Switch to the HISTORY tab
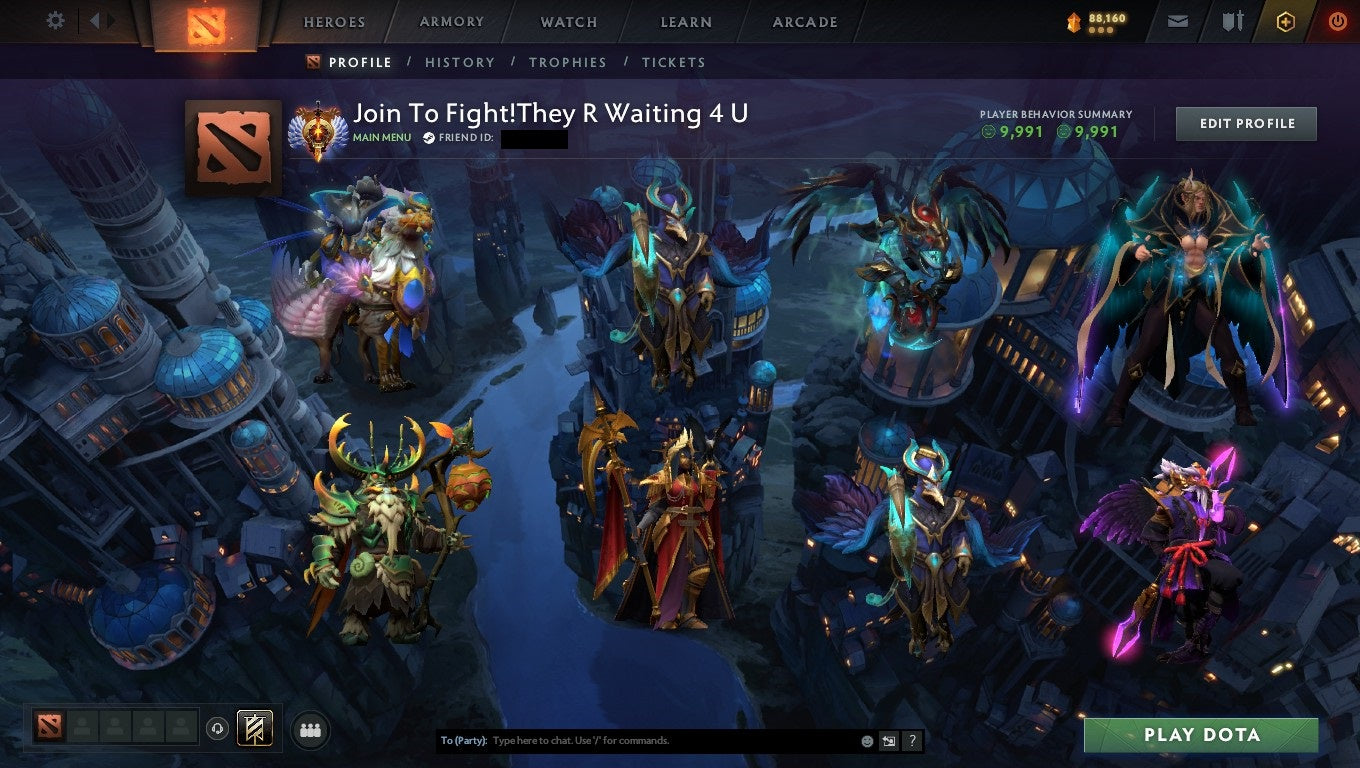Screen dimensions: 1360x768 (459, 62)
